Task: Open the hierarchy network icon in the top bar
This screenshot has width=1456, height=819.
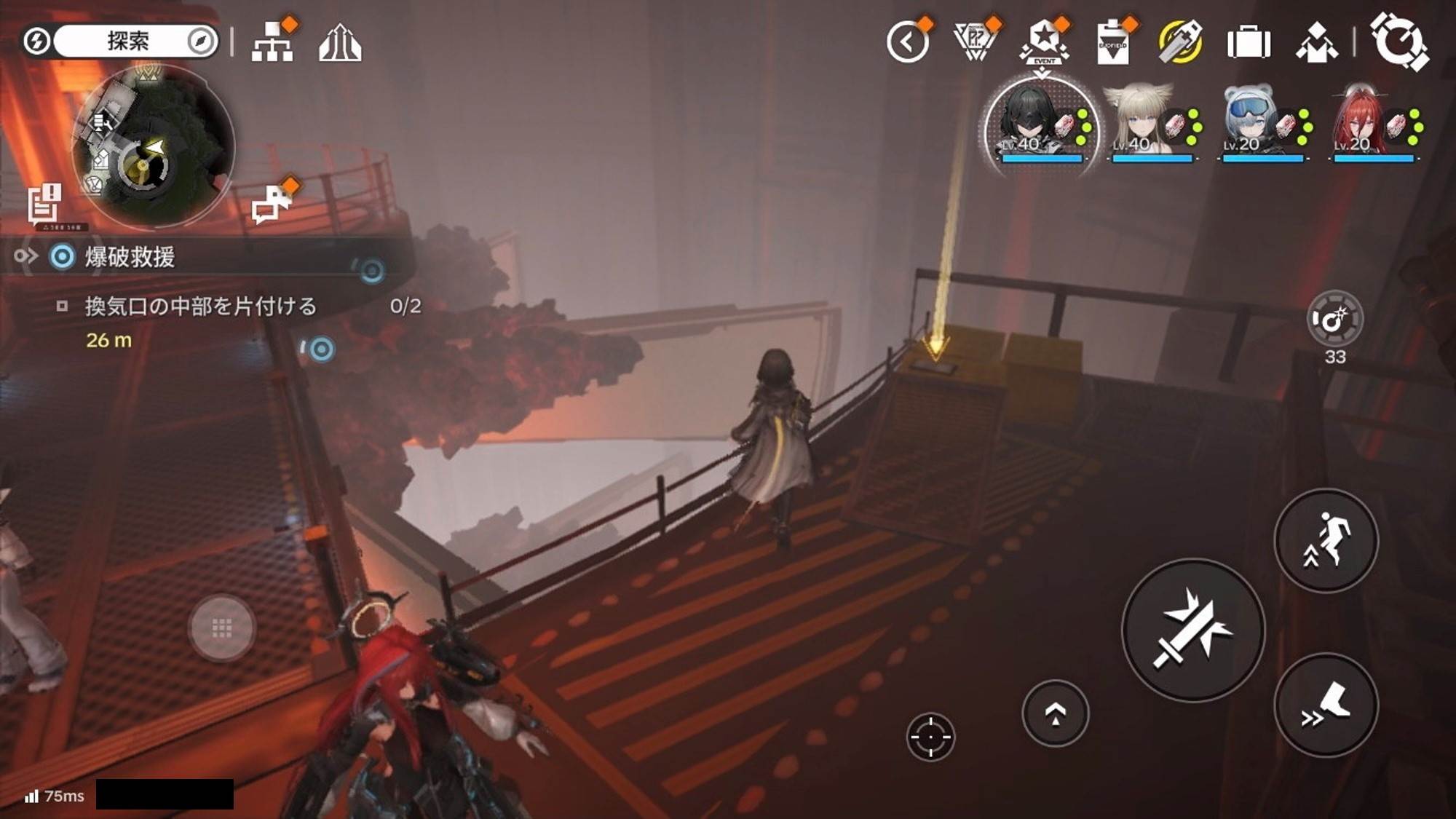Action: pyautogui.click(x=272, y=42)
